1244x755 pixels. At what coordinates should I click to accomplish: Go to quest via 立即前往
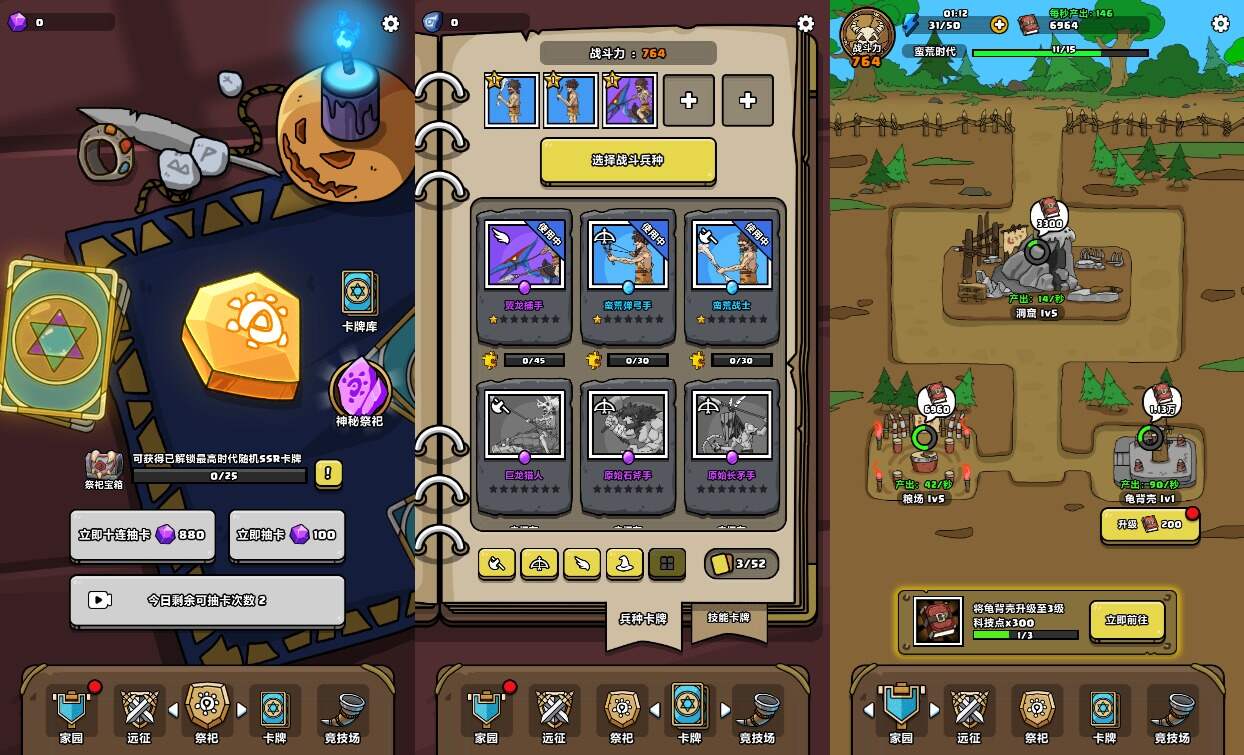(1127, 620)
